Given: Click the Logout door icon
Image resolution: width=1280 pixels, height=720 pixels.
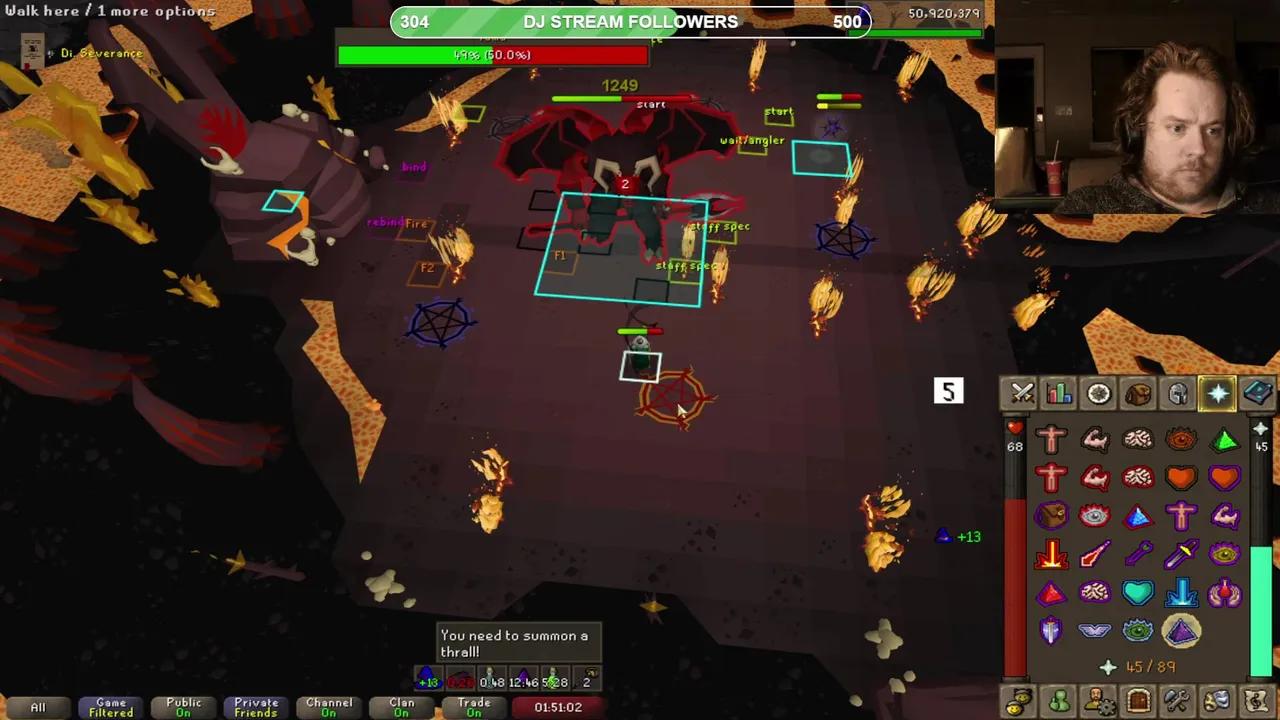Looking at the screenshot, I should point(1138,700).
